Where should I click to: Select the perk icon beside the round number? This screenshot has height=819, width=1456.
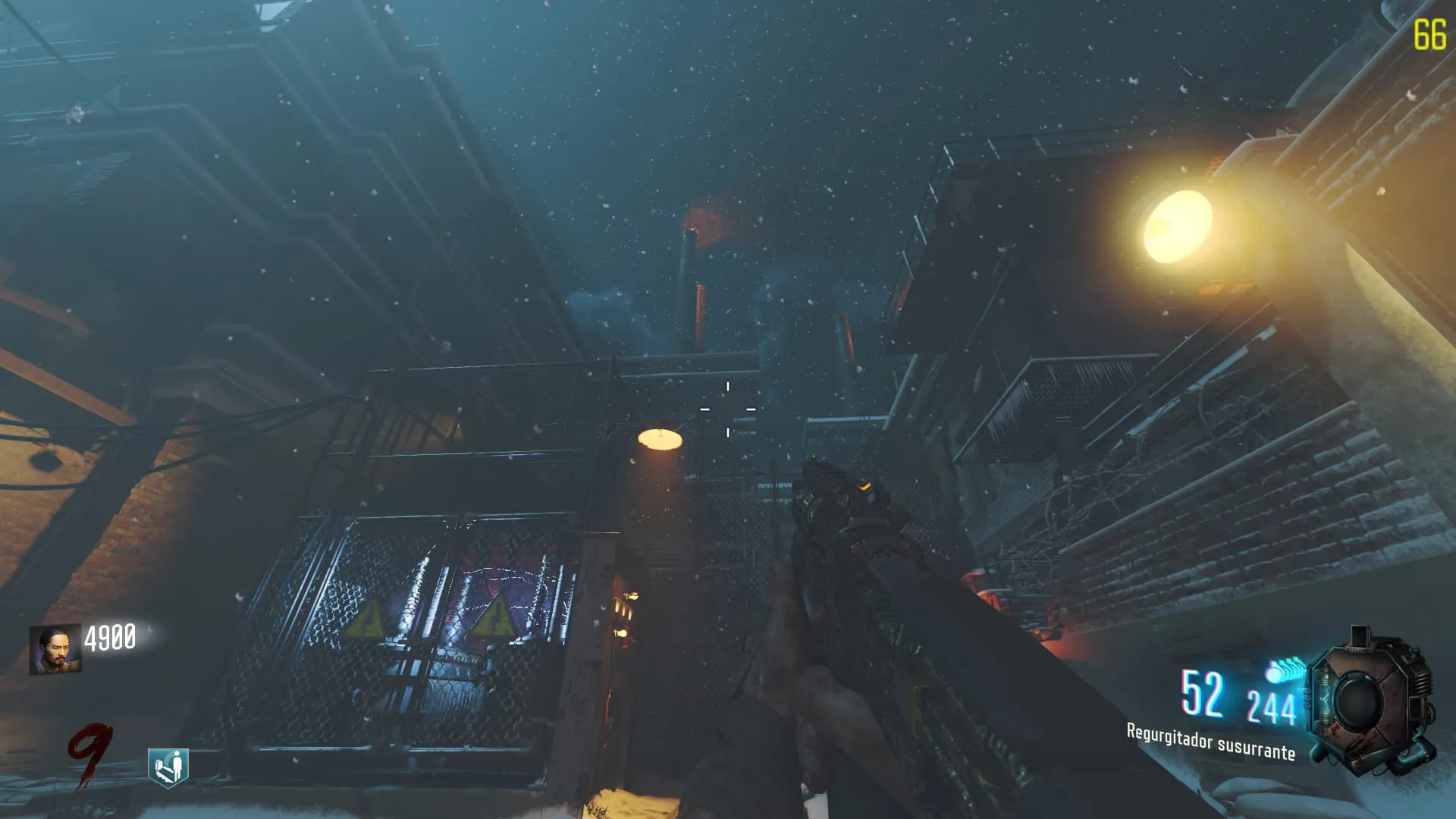pyautogui.click(x=168, y=767)
